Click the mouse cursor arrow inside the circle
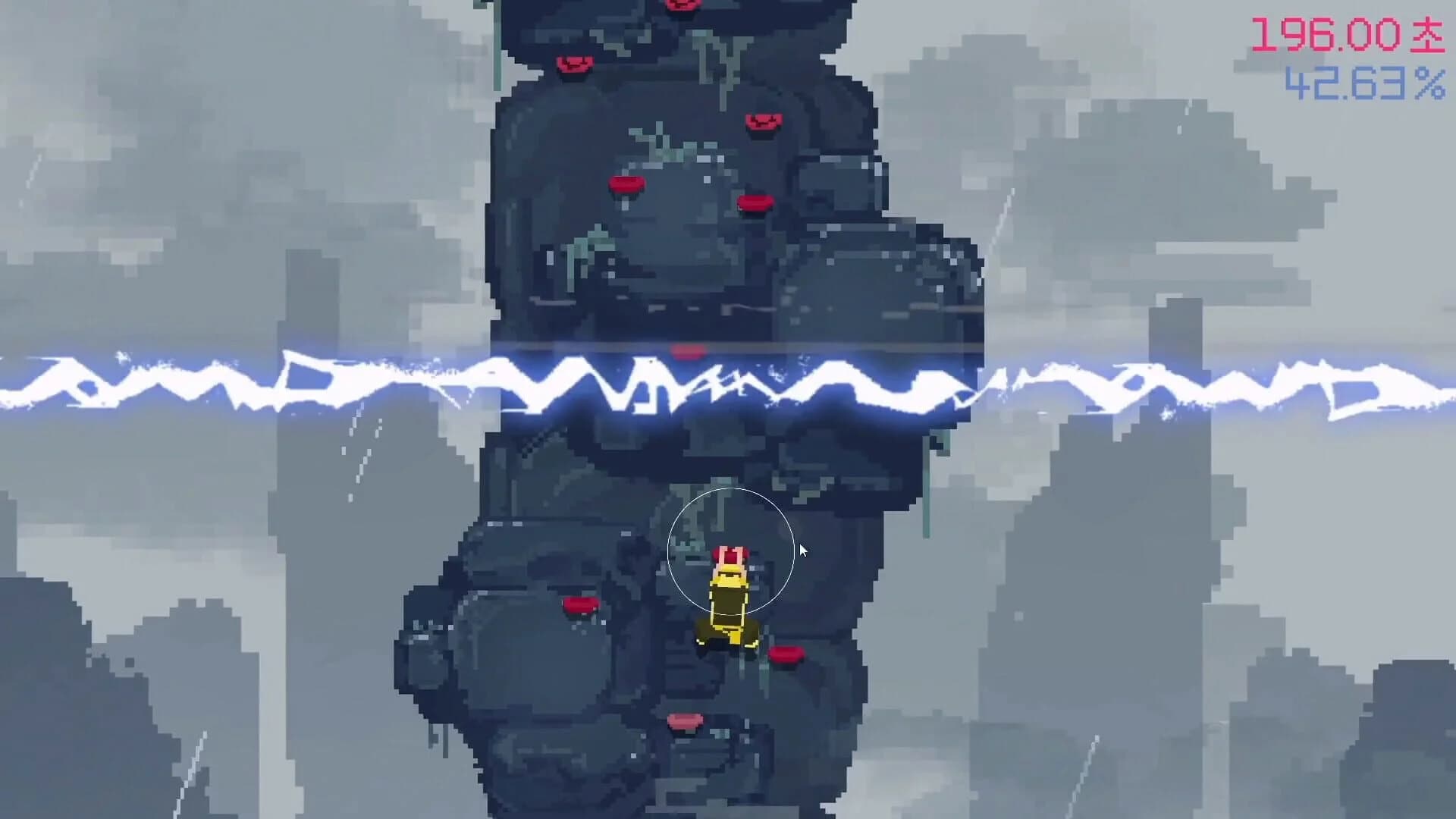This screenshot has height=819, width=1456. tap(802, 549)
